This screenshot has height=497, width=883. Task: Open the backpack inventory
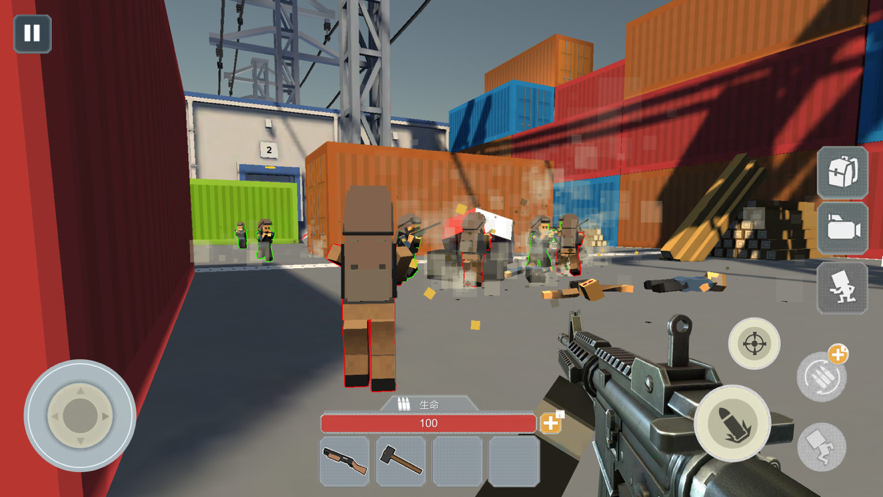842,172
